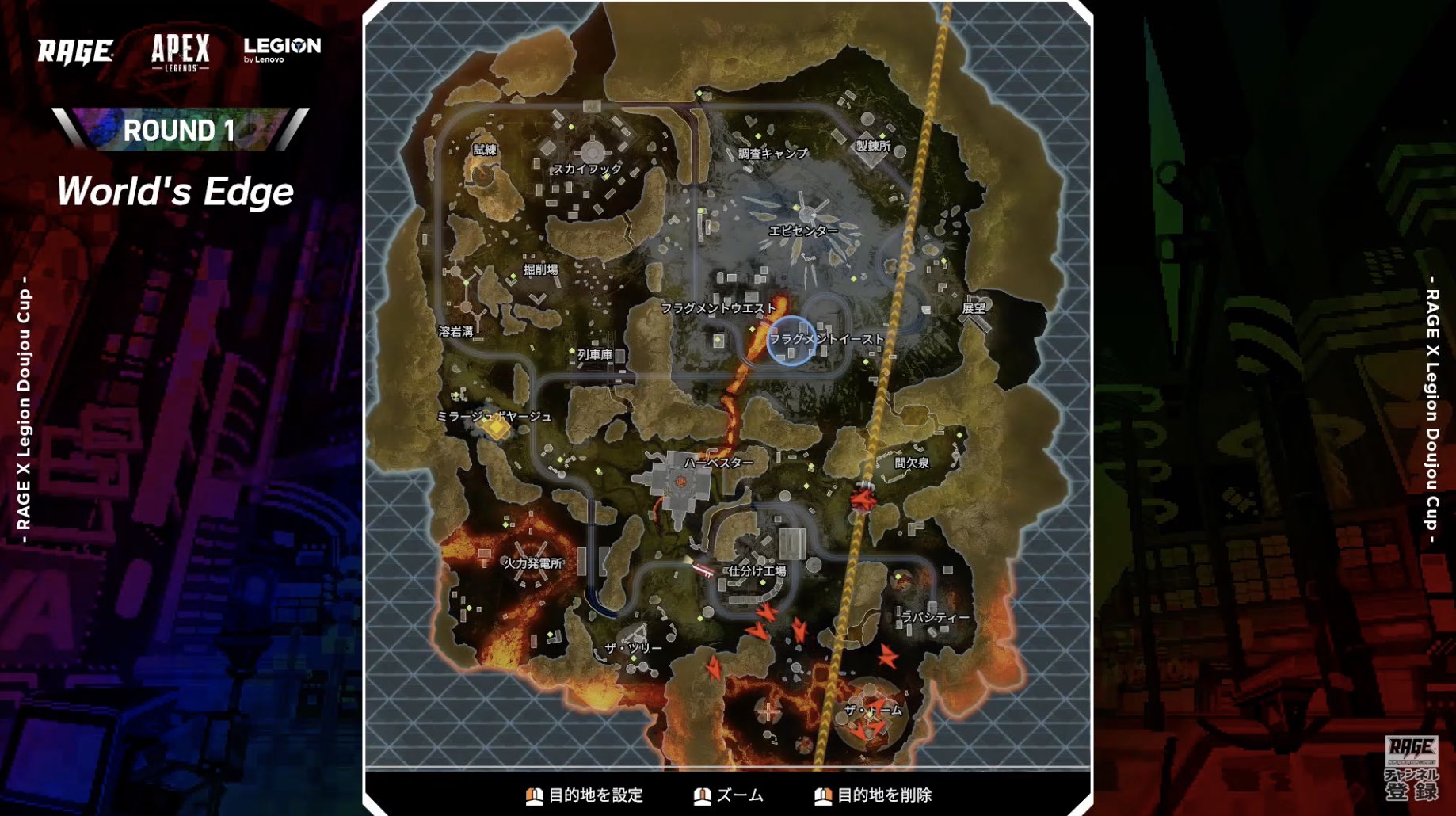Screen dimensions: 1456x816
Task: Select the Mirage Voyage diamond icon on map
Action: pos(497,426)
